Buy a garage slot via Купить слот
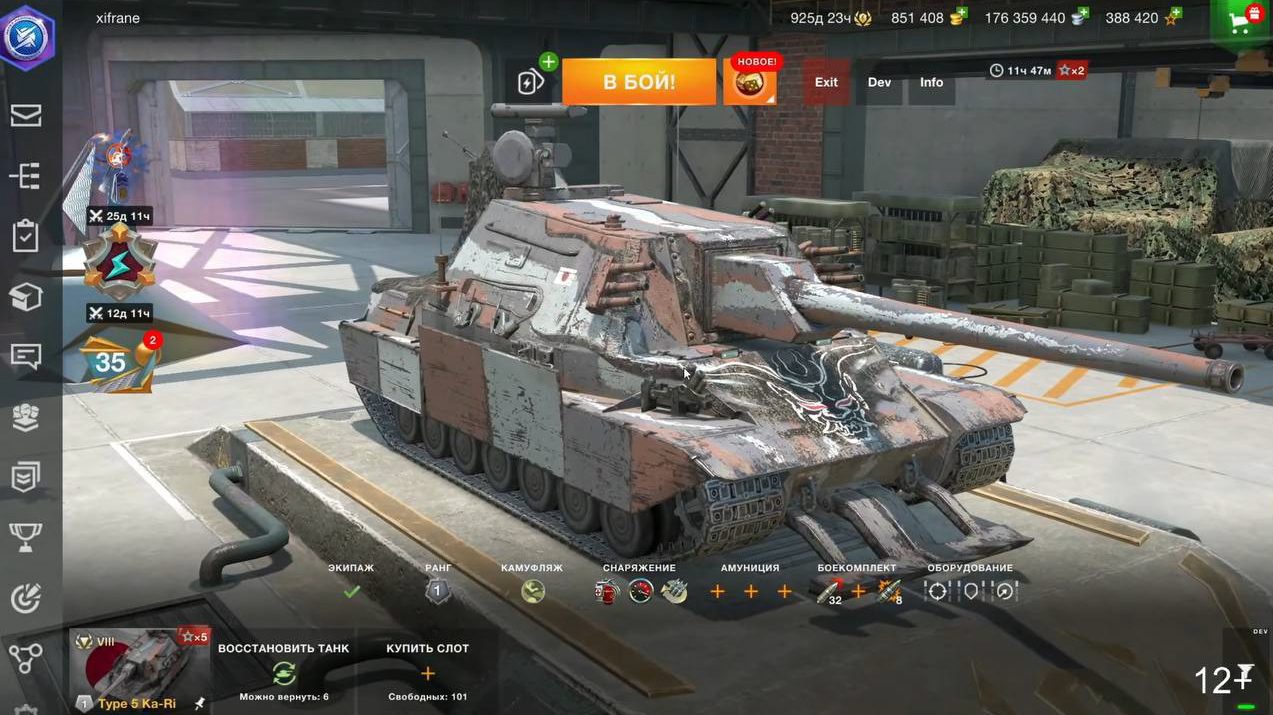The width and height of the screenshot is (1273, 715). (427, 671)
